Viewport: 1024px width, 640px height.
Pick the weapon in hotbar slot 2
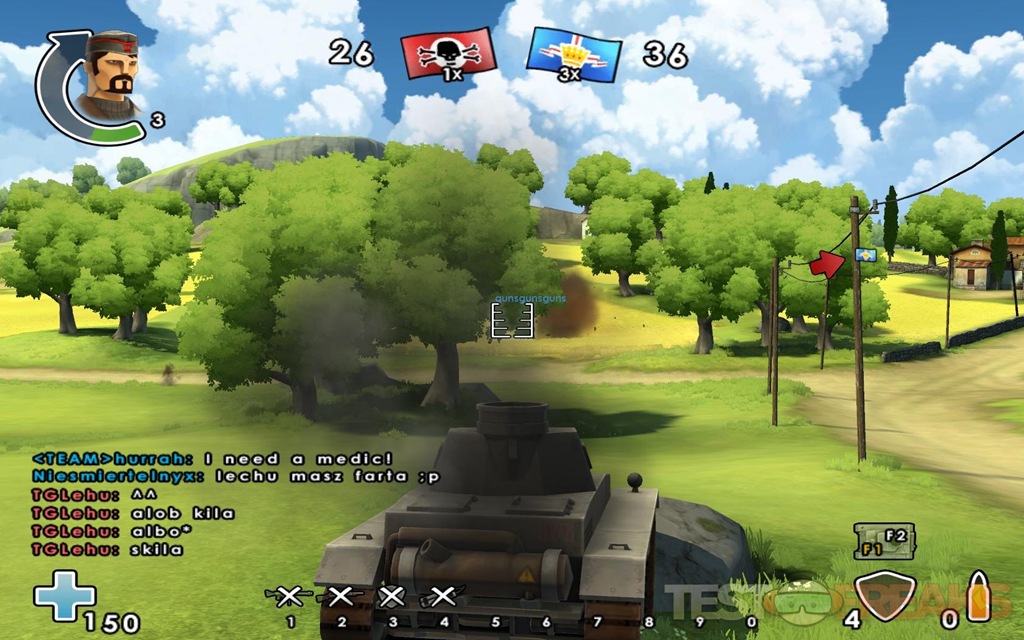pos(340,597)
